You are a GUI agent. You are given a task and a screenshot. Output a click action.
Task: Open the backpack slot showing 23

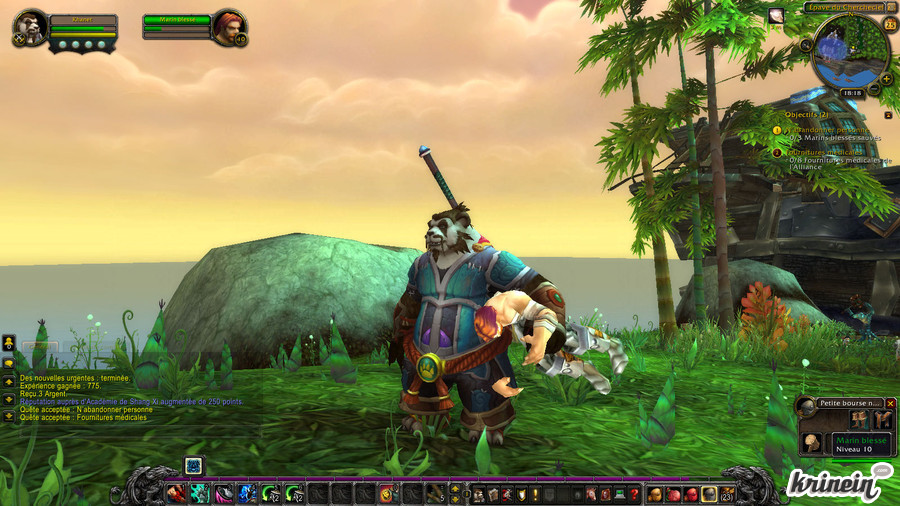[x=727, y=493]
